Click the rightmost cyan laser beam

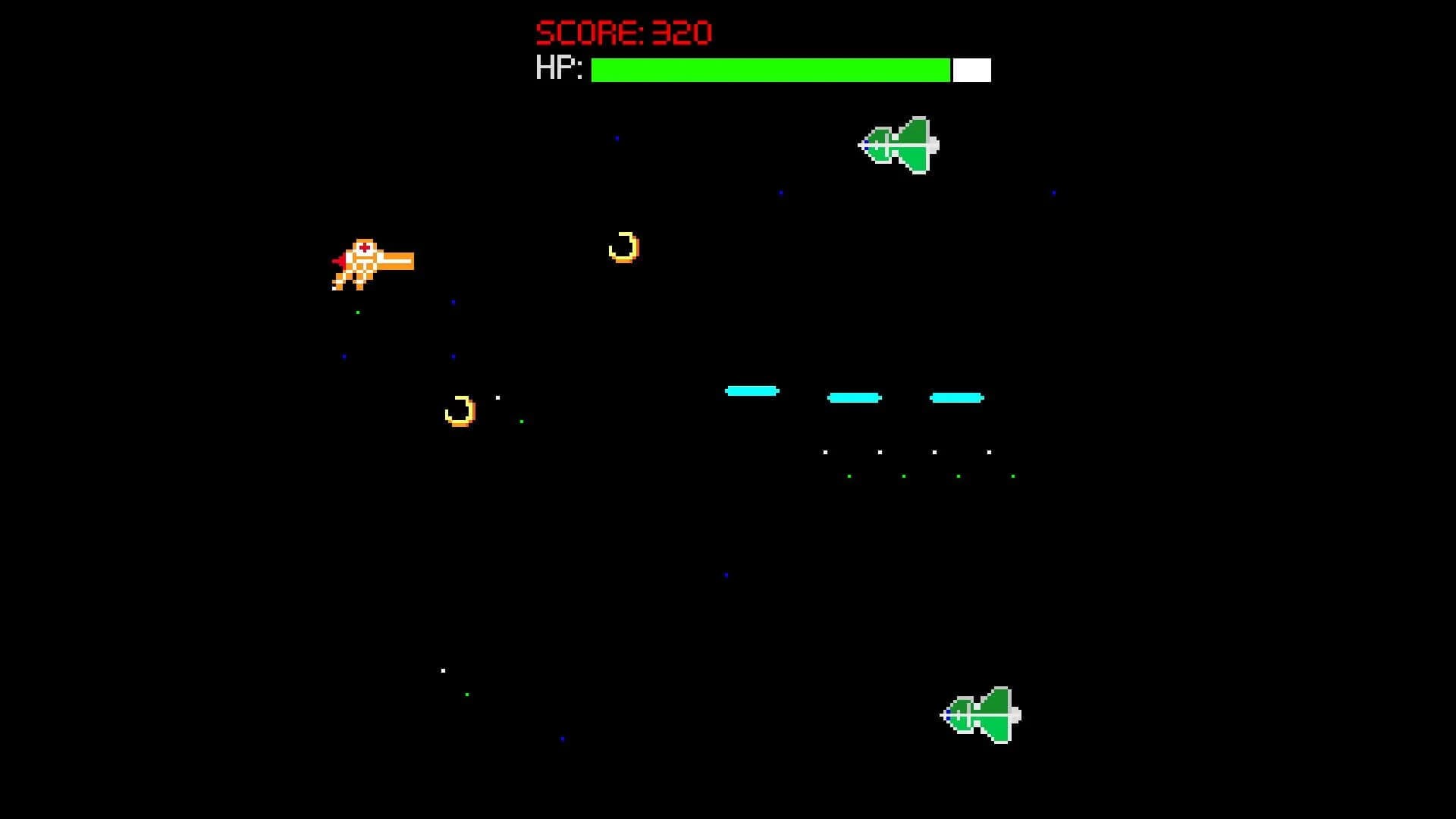[x=955, y=397]
